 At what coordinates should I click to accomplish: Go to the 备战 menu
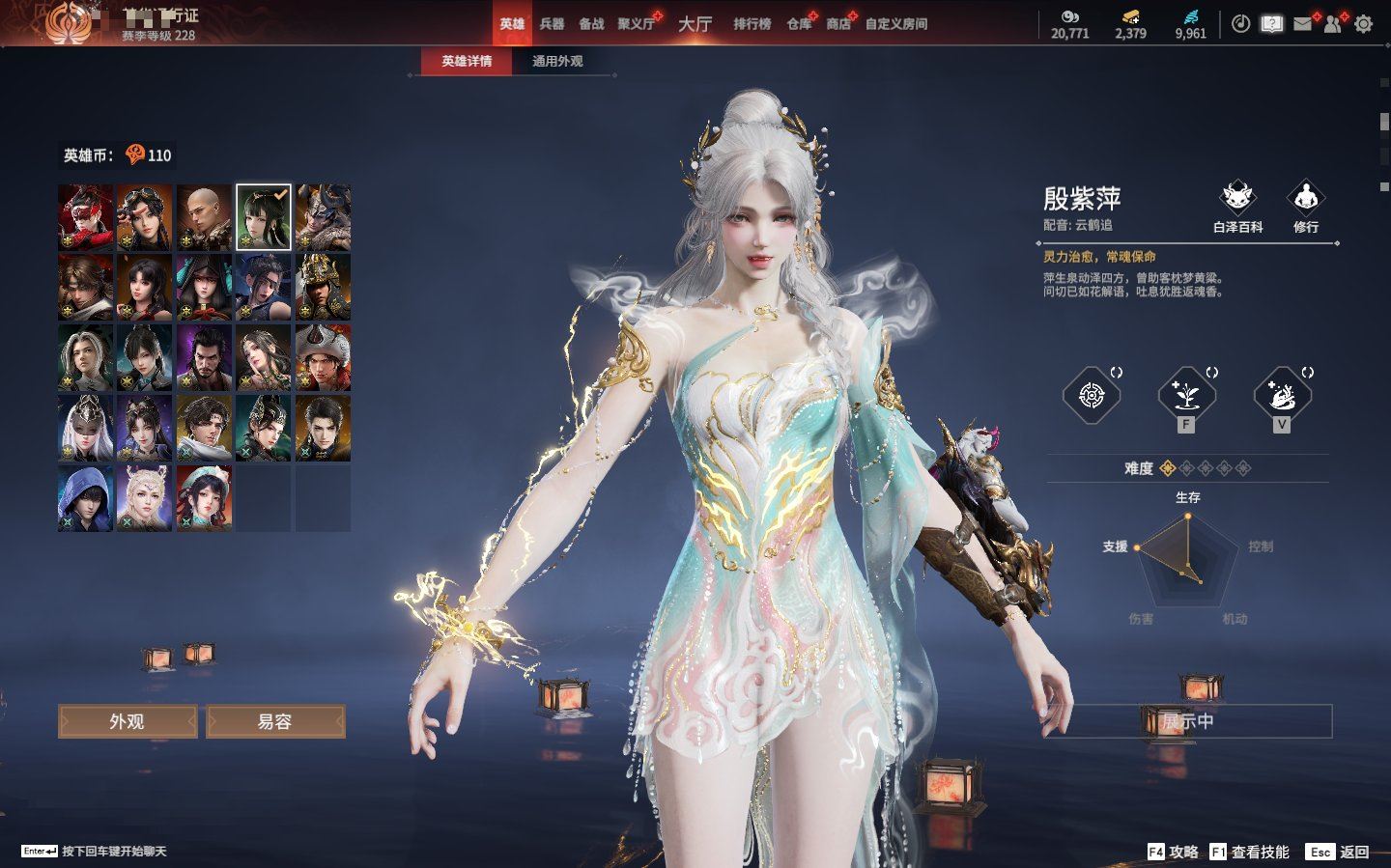591,24
